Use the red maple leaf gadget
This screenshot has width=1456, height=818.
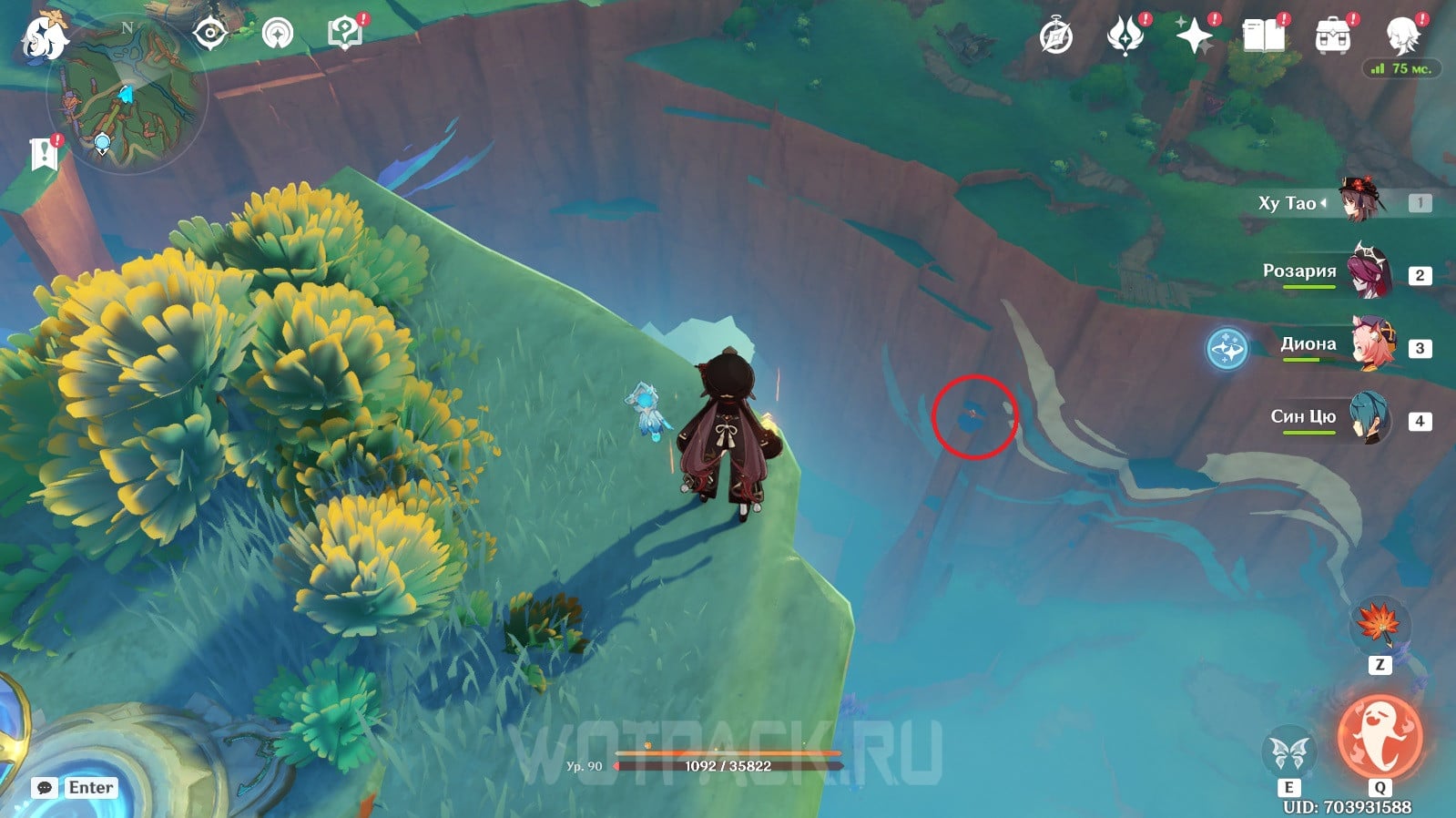(1379, 625)
